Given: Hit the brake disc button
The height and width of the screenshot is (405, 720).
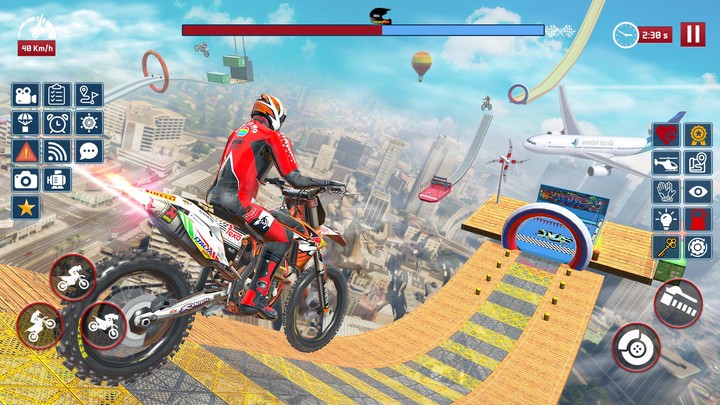Looking at the screenshot, I should 637,349.
